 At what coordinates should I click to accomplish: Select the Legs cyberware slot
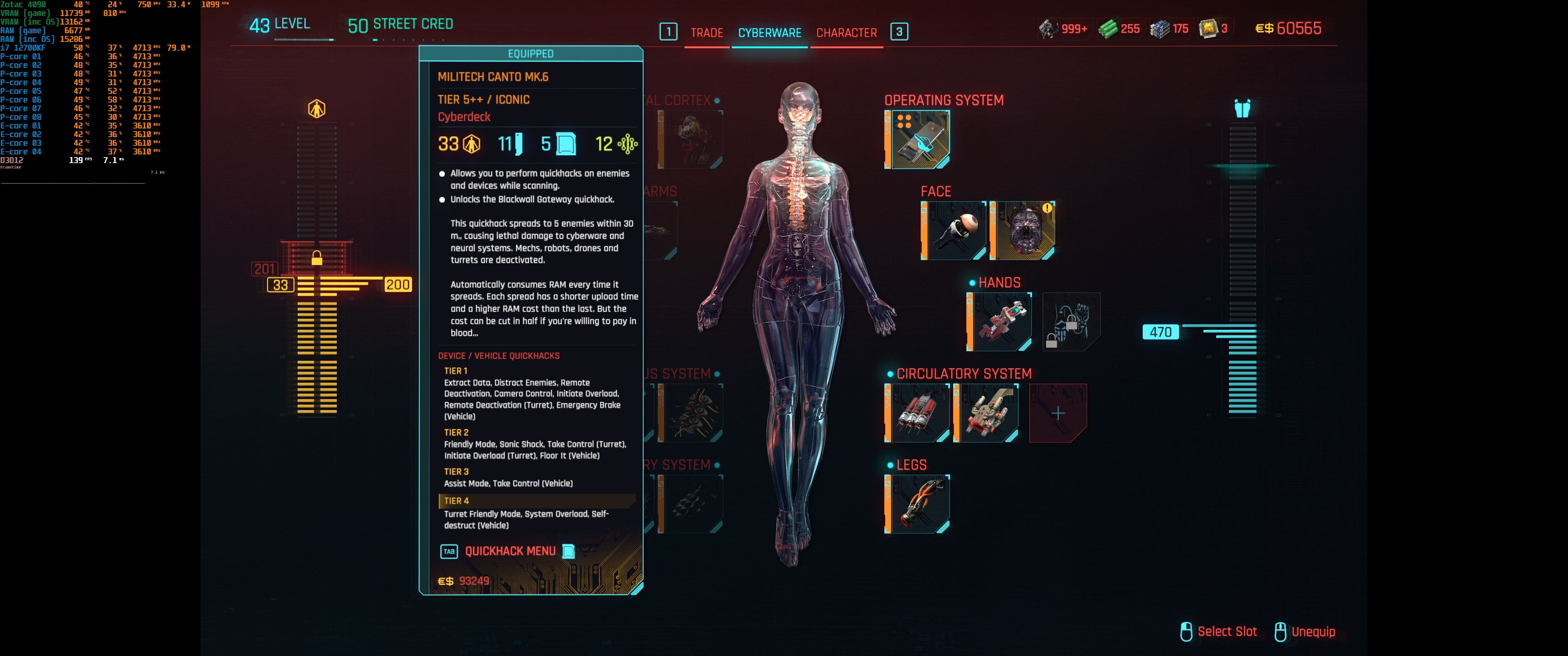pos(918,504)
